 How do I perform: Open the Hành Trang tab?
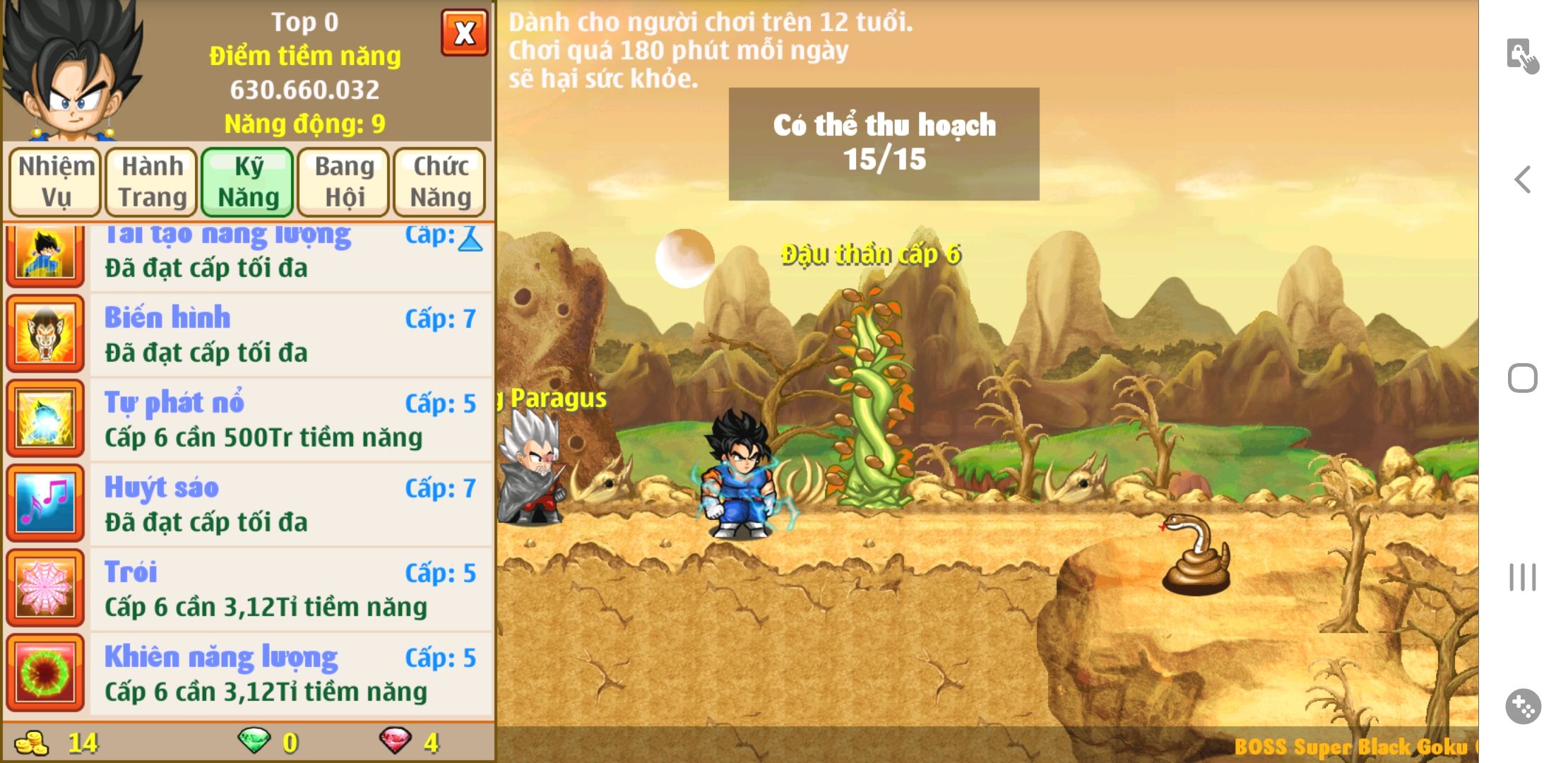pos(152,182)
